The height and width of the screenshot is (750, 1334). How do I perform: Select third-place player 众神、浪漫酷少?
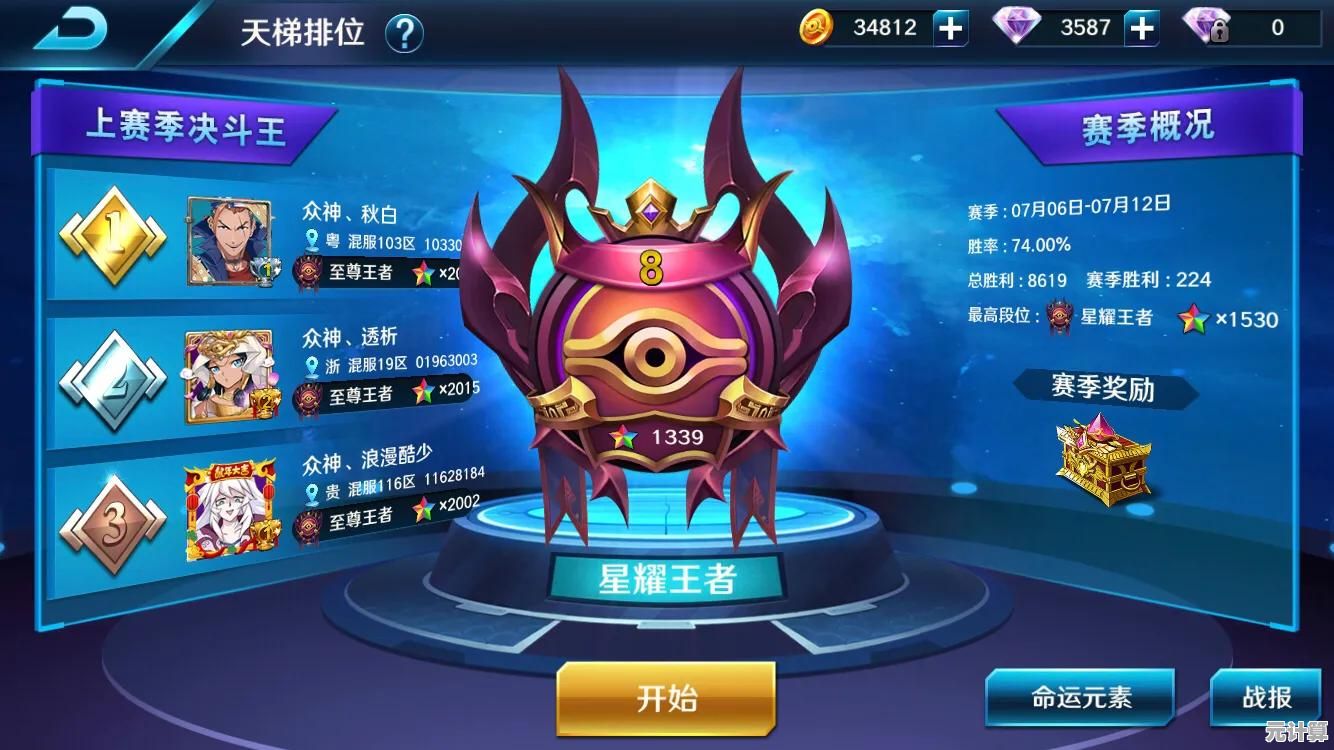(368, 461)
